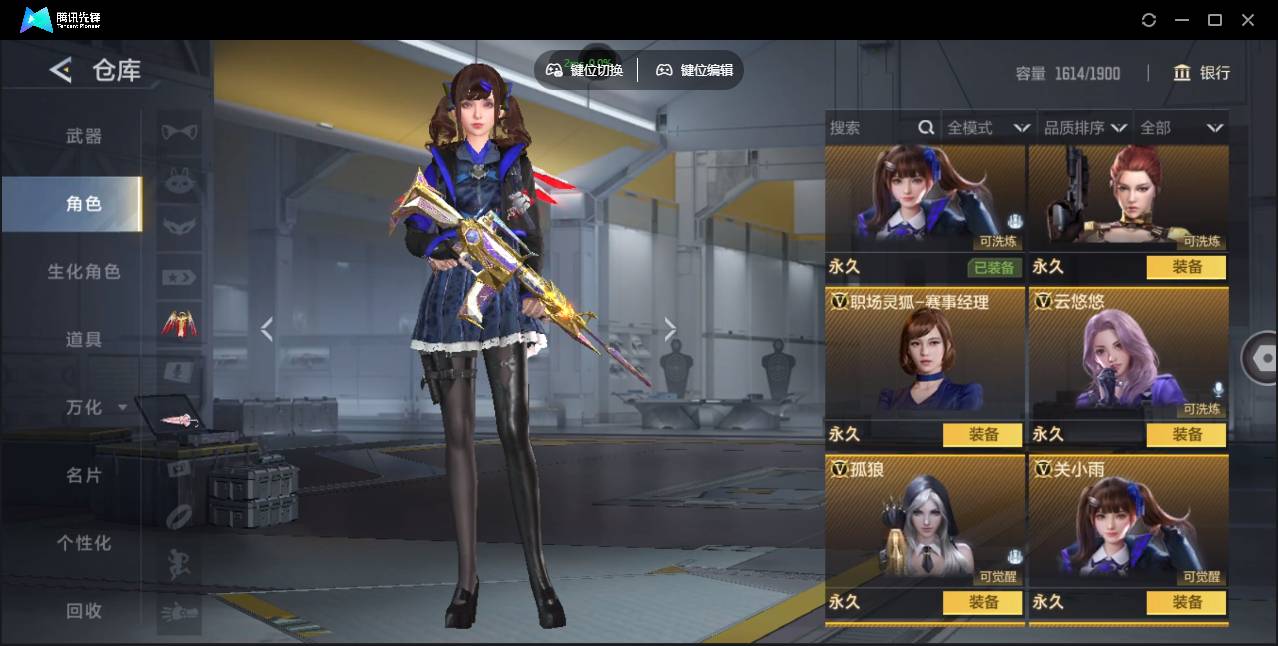This screenshot has height=646, width=1278.
Task: Open 键位编辑 key editor
Action: (x=694, y=70)
